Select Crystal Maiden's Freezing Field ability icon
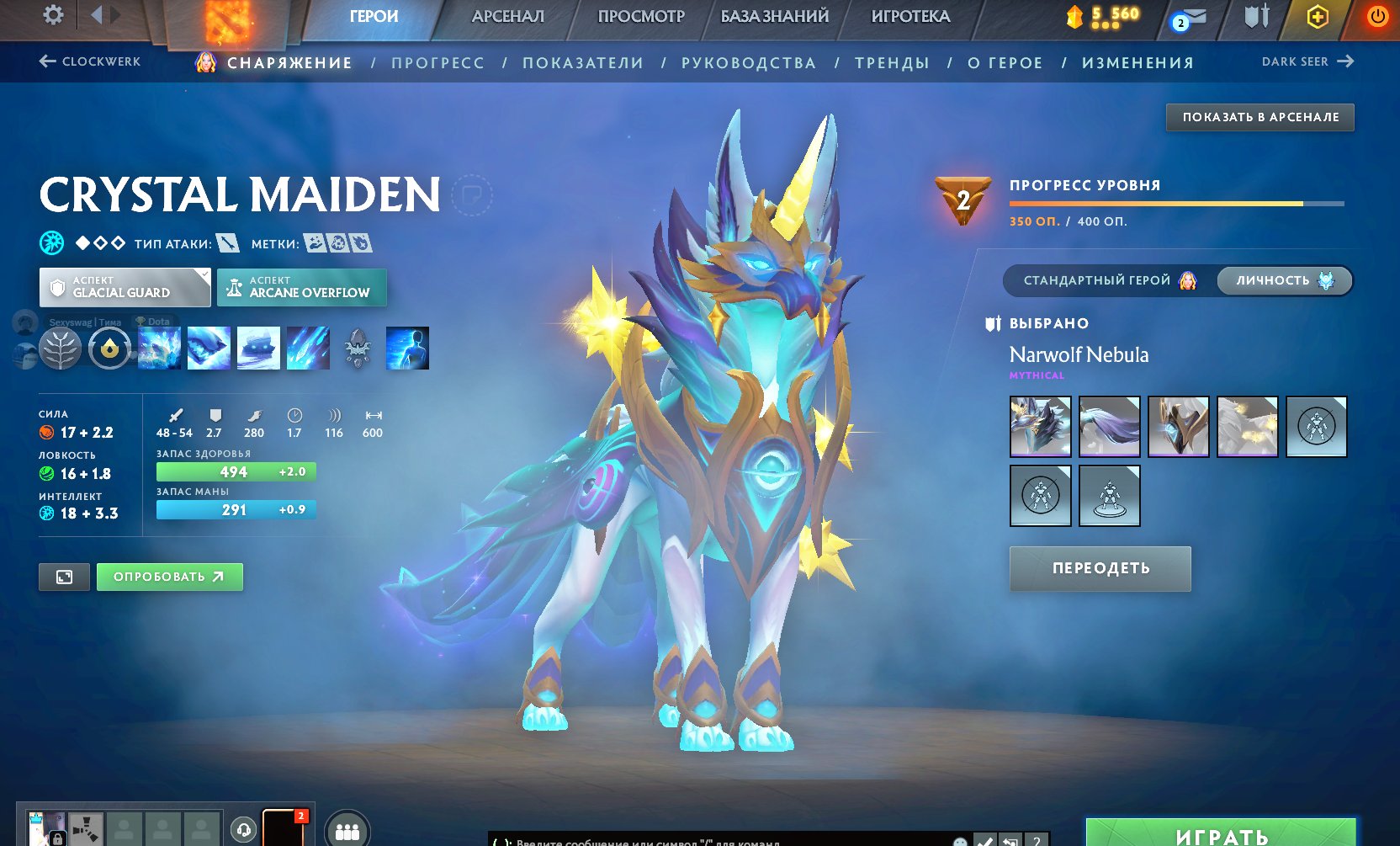1400x846 pixels. point(308,347)
